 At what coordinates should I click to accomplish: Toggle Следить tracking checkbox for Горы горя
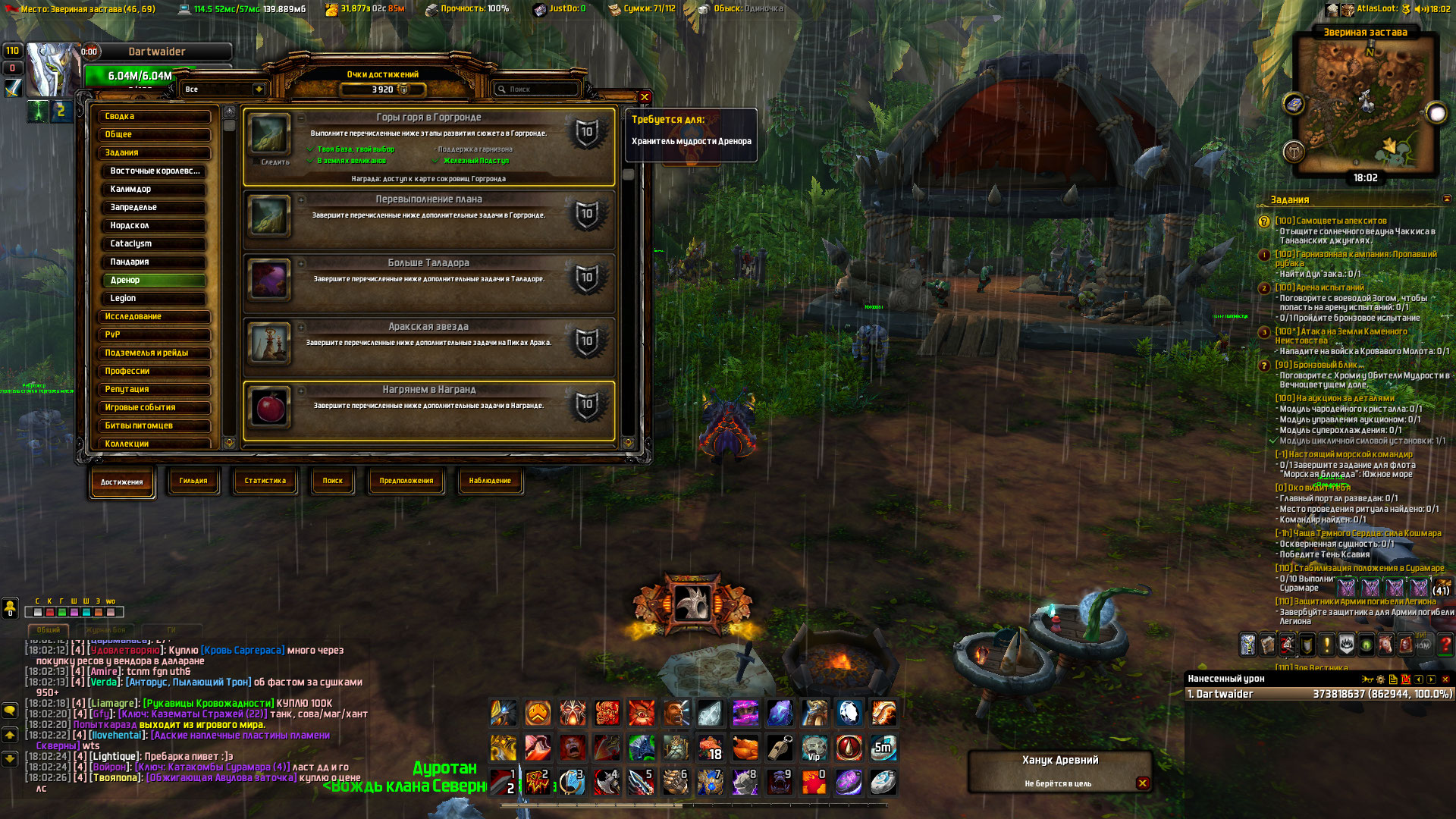[x=256, y=162]
